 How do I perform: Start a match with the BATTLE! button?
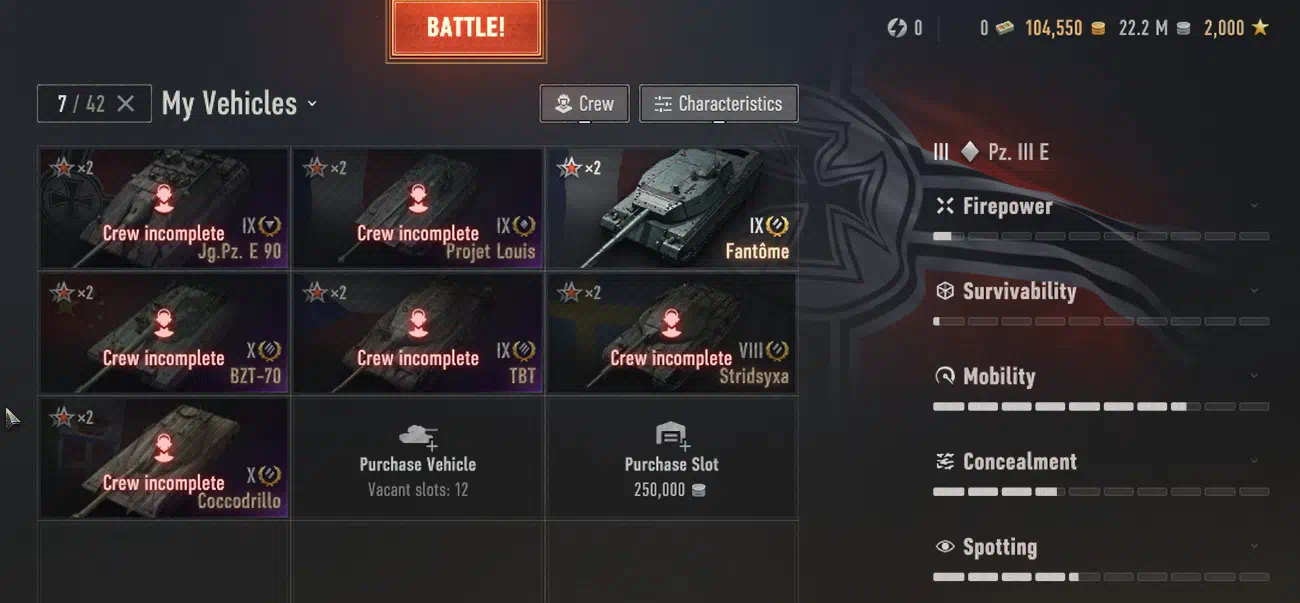pyautogui.click(x=466, y=28)
